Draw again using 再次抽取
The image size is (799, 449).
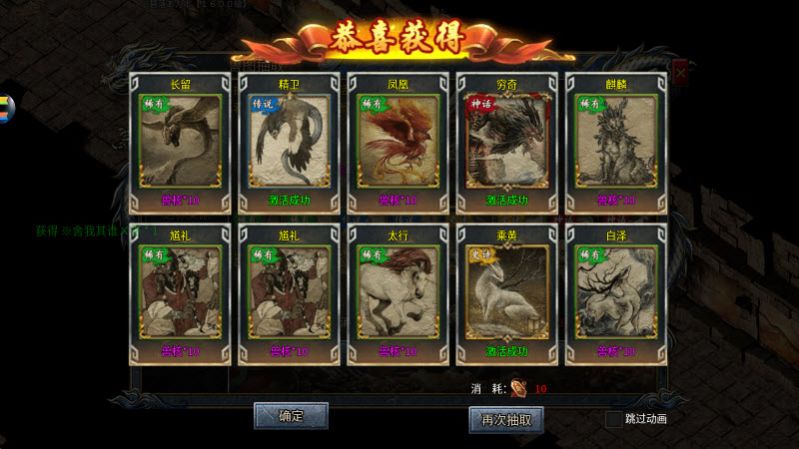coord(506,419)
